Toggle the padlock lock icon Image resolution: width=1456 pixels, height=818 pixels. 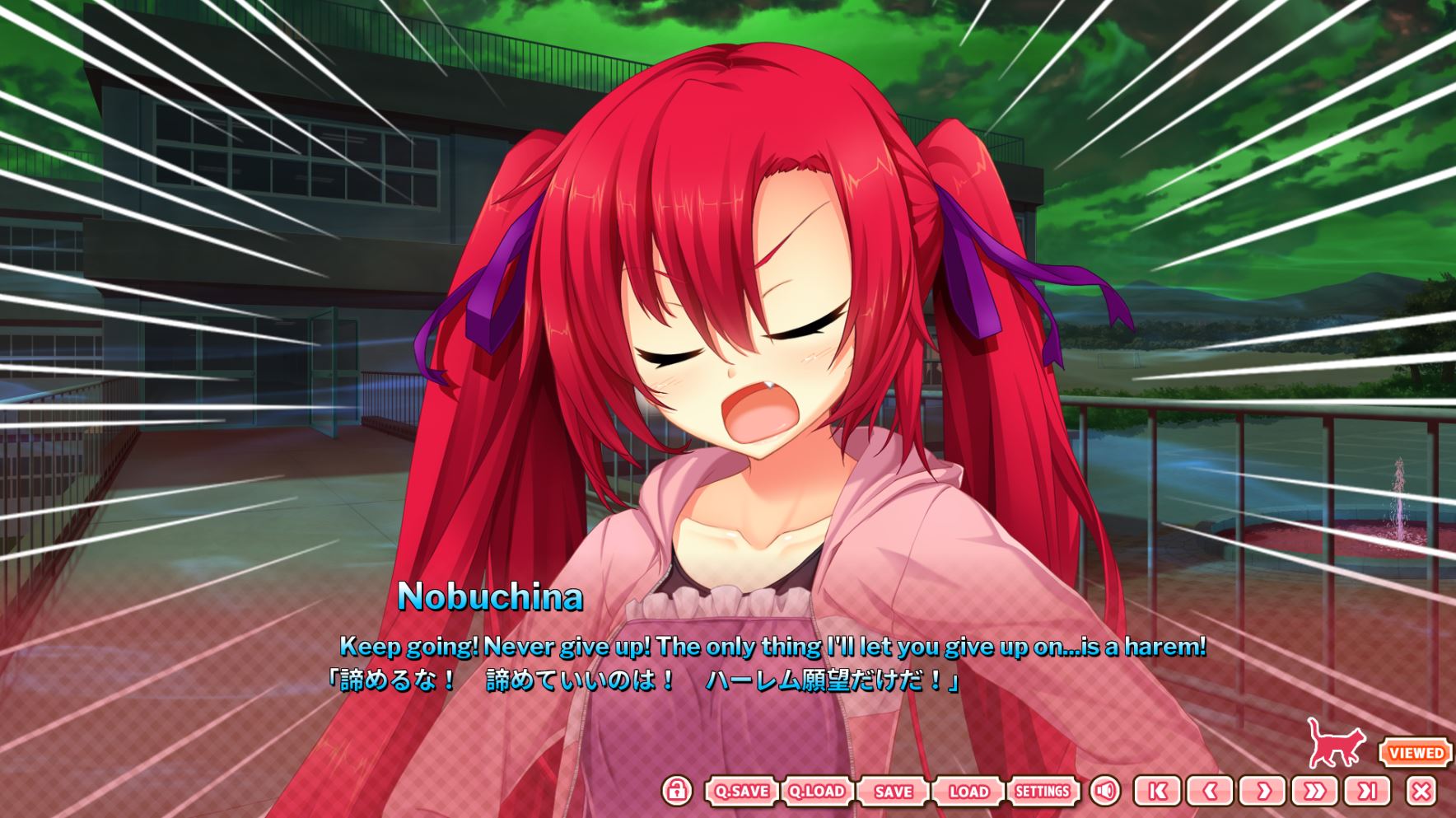pos(676,791)
